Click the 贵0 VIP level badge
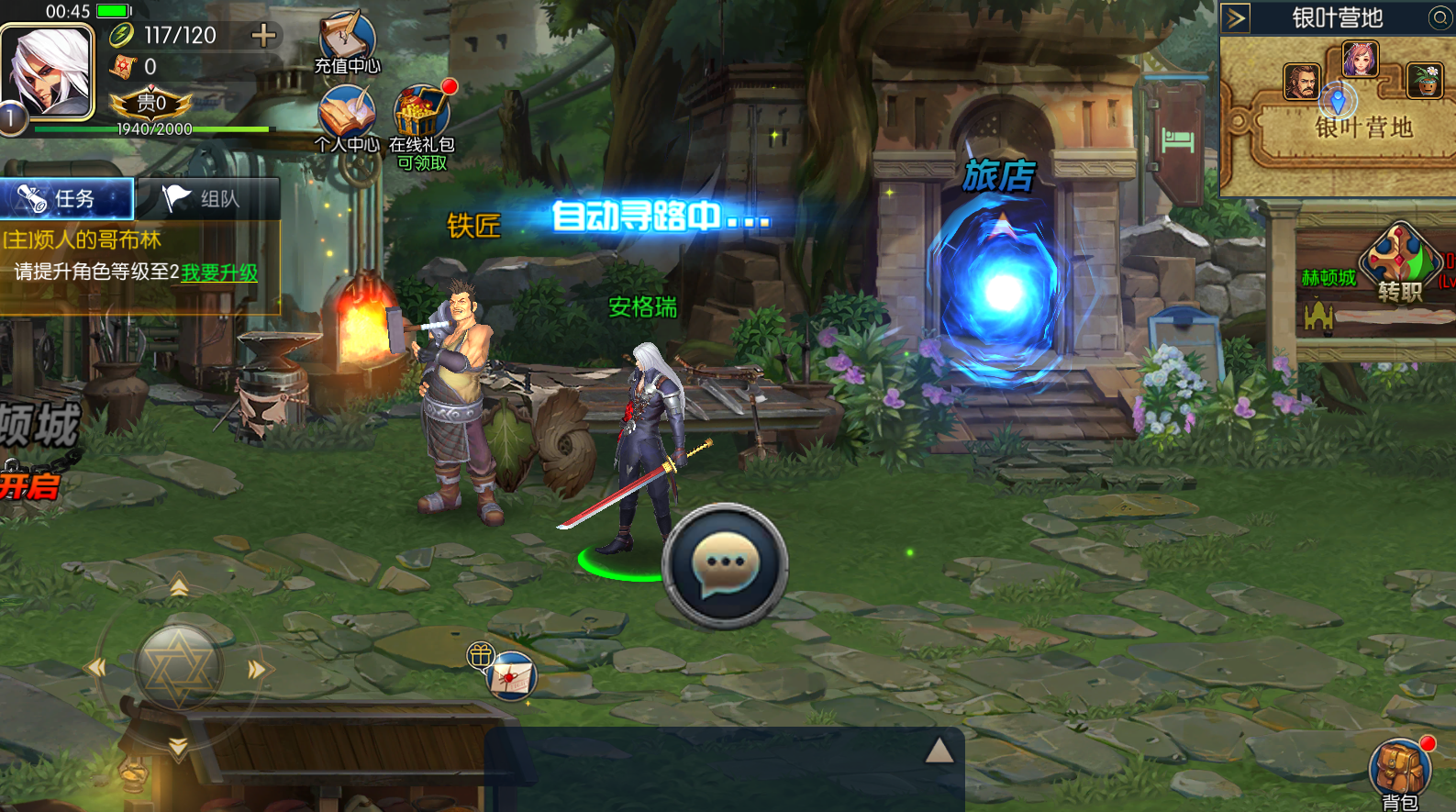The image size is (1456, 812). (x=151, y=103)
